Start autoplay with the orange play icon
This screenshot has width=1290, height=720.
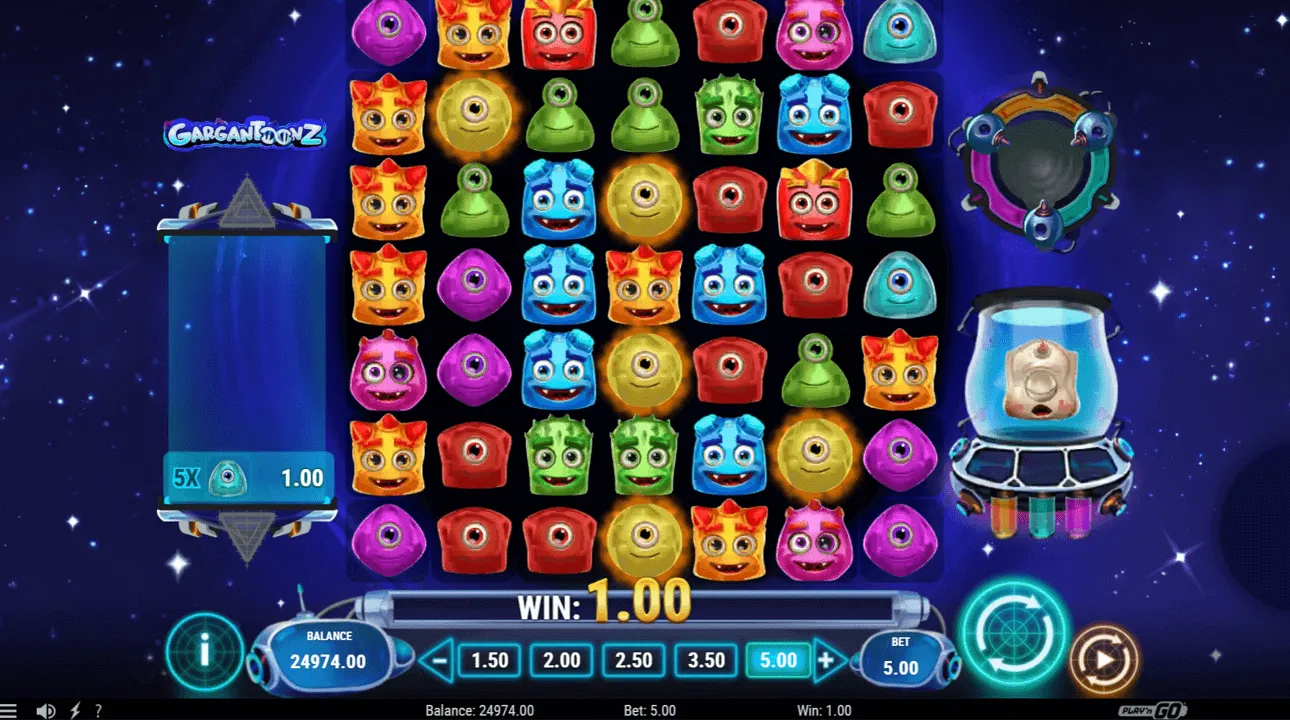(x=1106, y=657)
